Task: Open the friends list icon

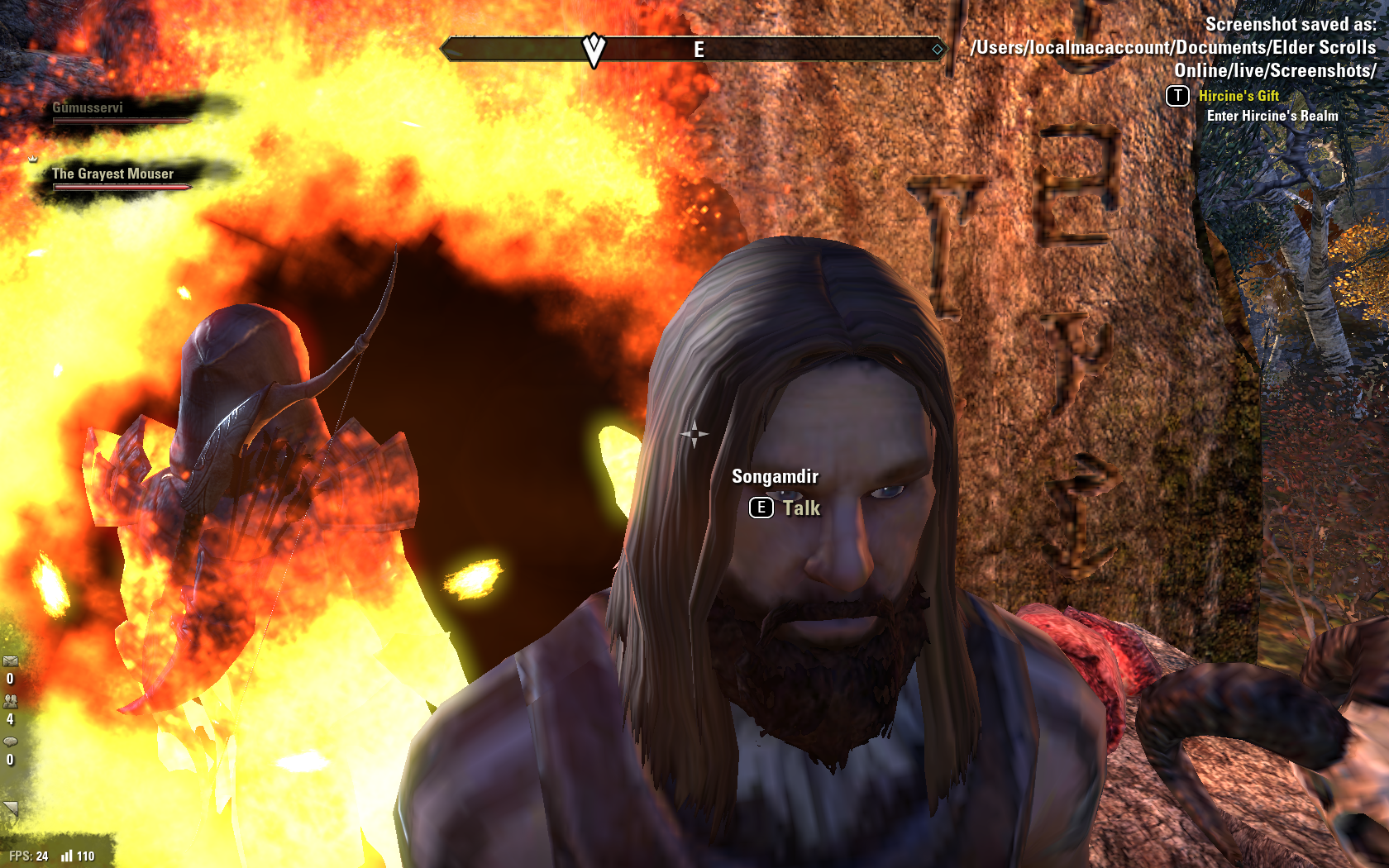Action: point(10,701)
